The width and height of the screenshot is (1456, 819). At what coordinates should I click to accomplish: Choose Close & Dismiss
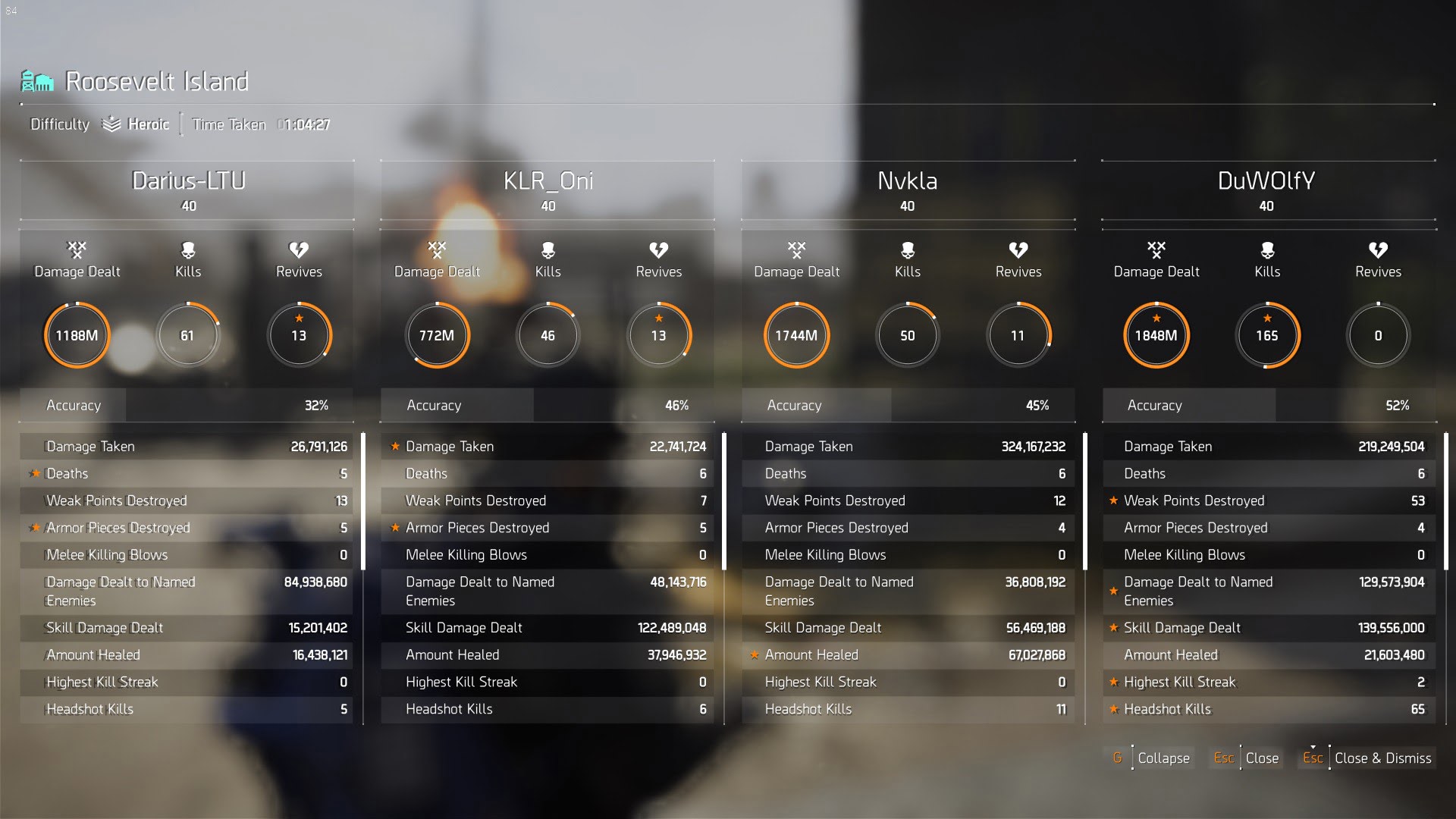point(1368,758)
